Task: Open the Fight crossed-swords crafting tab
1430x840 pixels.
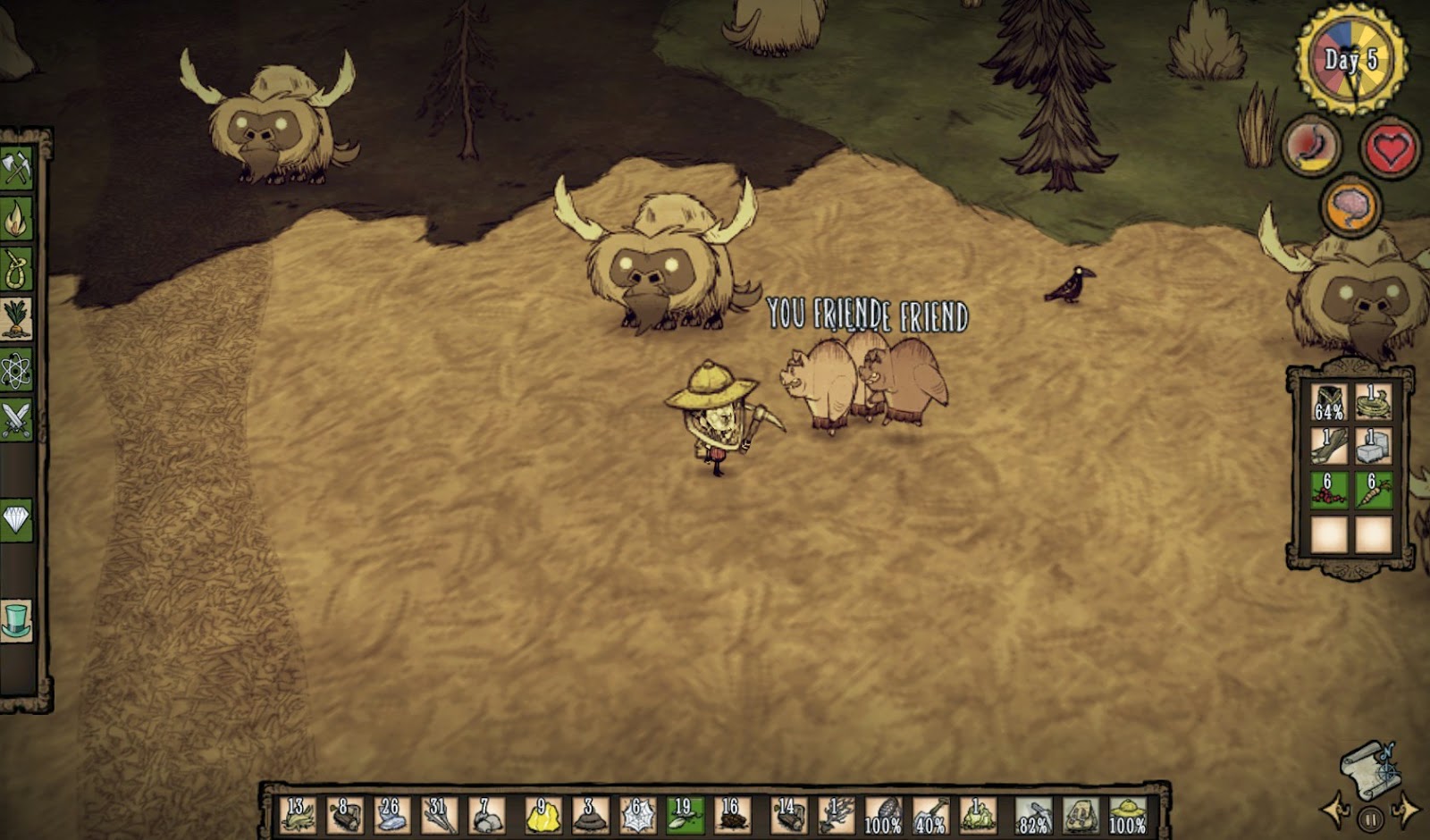Action: pyautogui.click(x=16, y=419)
